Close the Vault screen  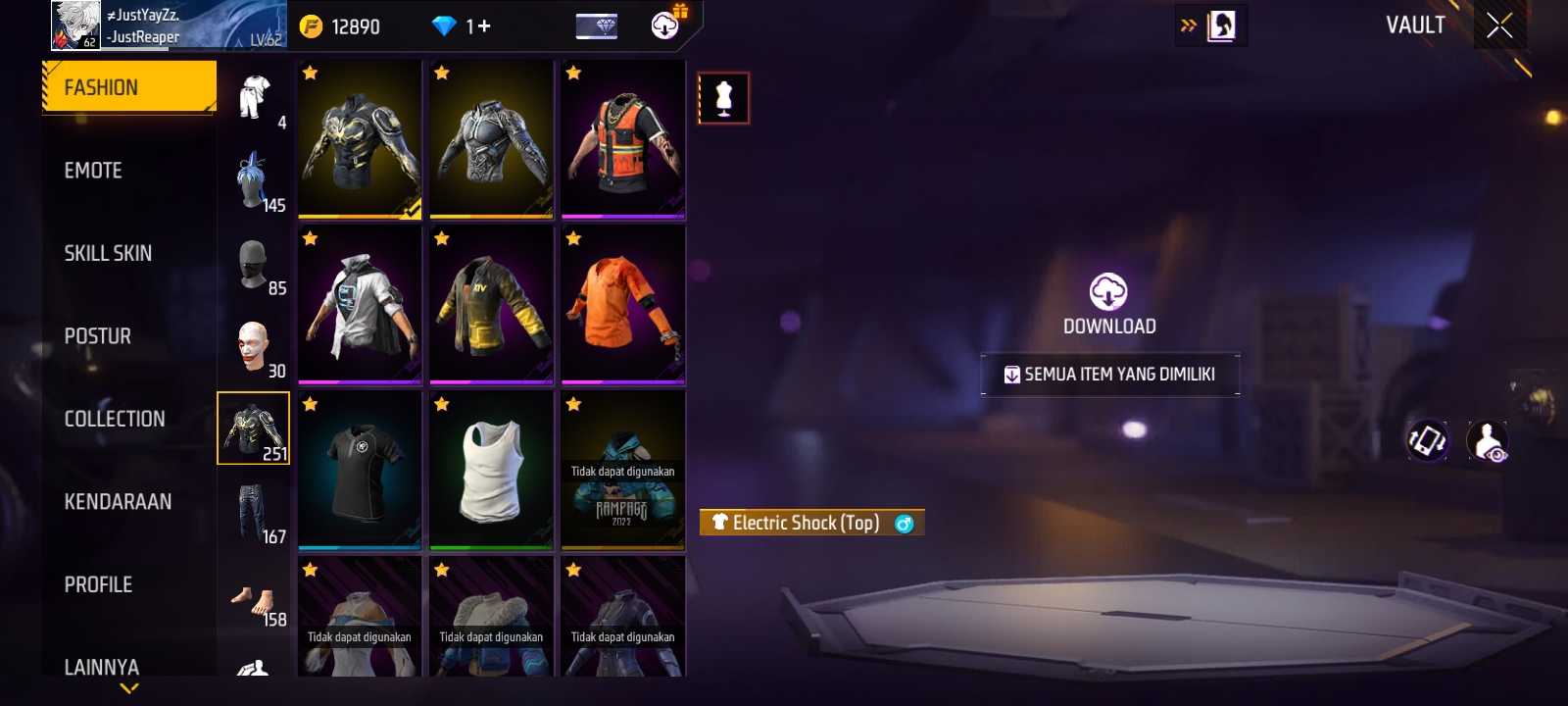1499,25
